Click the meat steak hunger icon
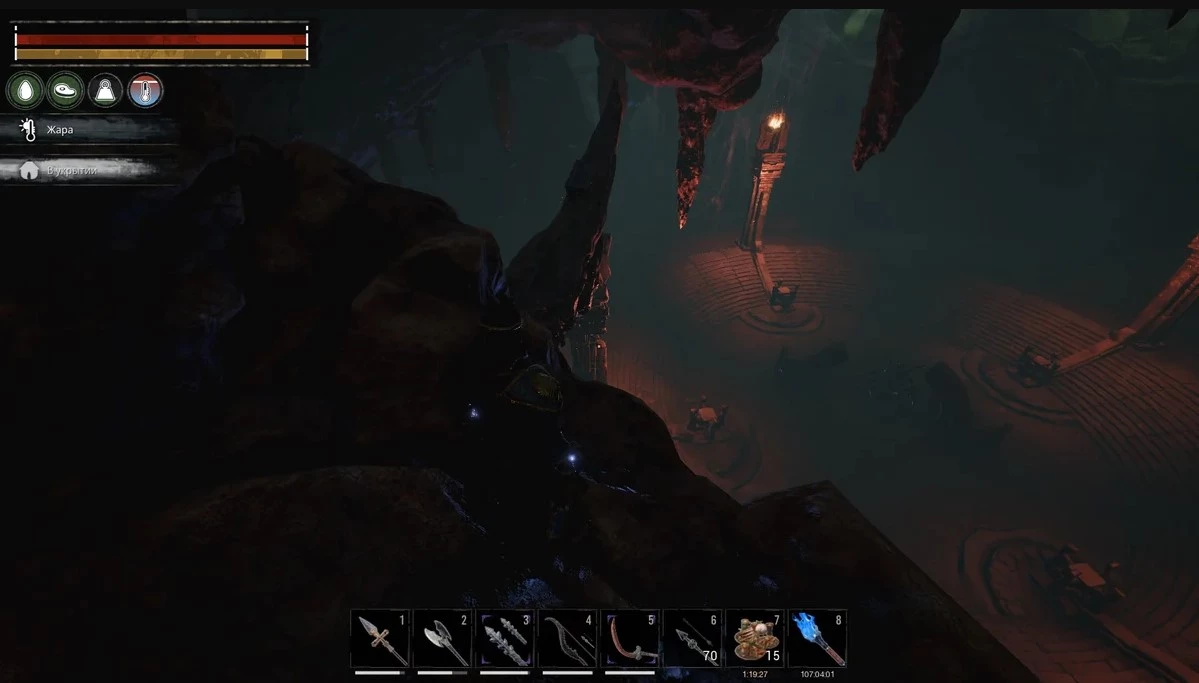 (x=65, y=91)
